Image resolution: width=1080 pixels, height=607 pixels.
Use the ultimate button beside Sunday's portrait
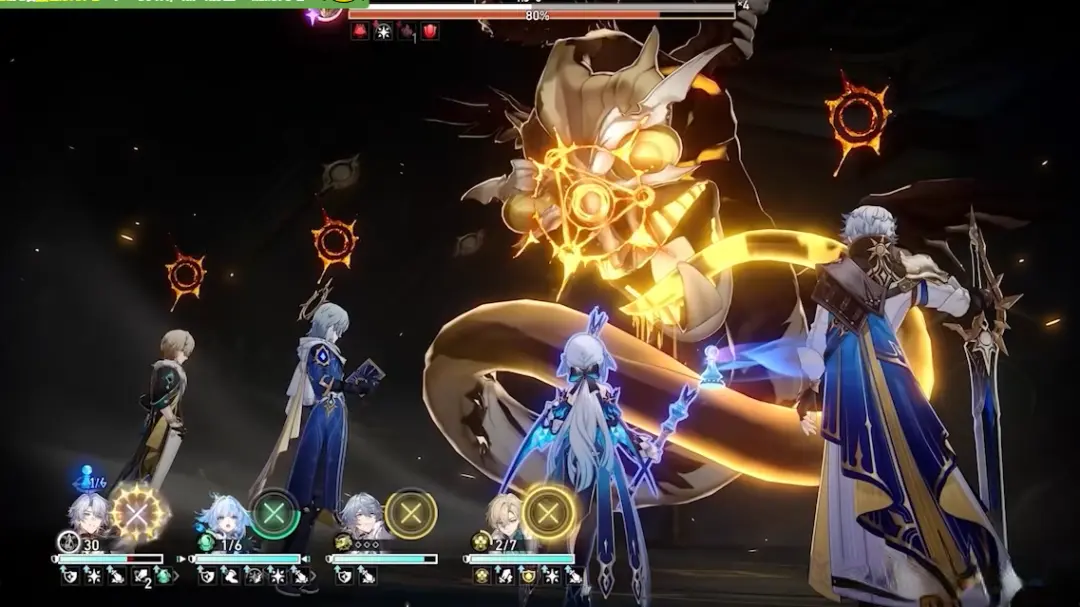point(410,514)
